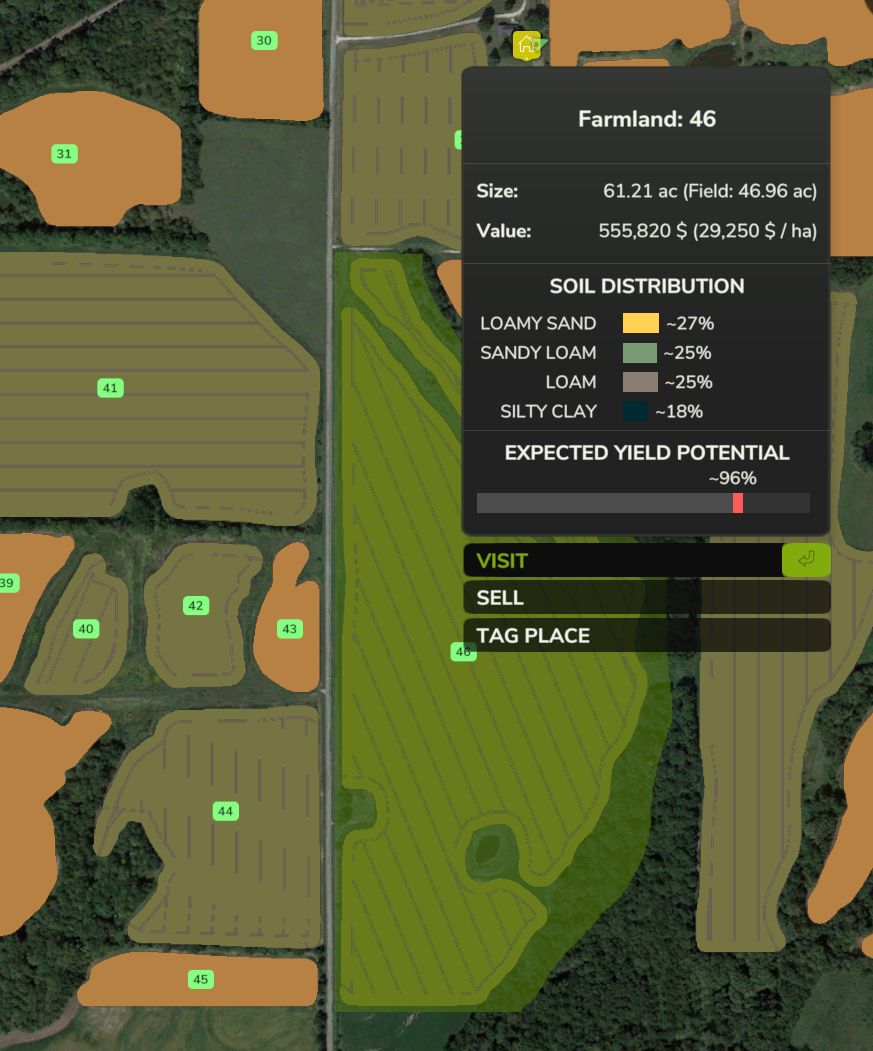Select field marker 30 on the map
The height and width of the screenshot is (1051, 873).
[x=264, y=41]
